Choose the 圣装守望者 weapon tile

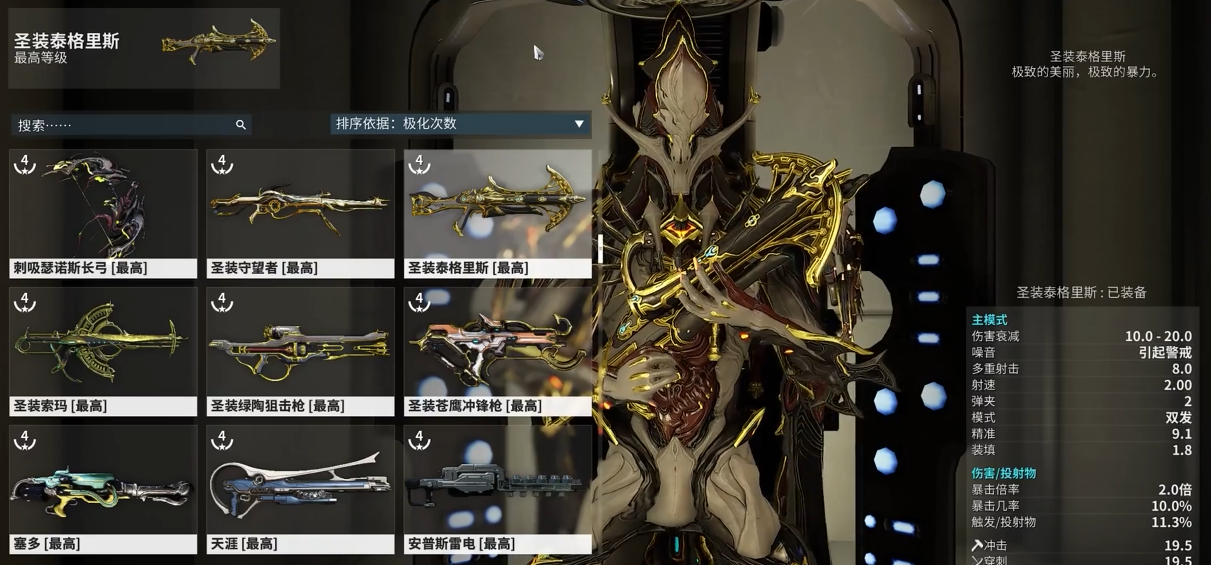point(300,213)
